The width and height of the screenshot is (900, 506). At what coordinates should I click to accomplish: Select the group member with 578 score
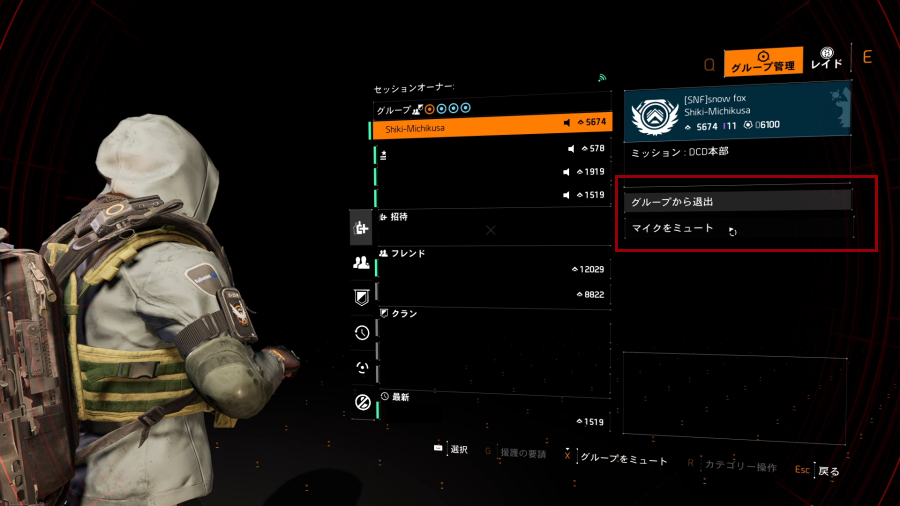(491, 152)
